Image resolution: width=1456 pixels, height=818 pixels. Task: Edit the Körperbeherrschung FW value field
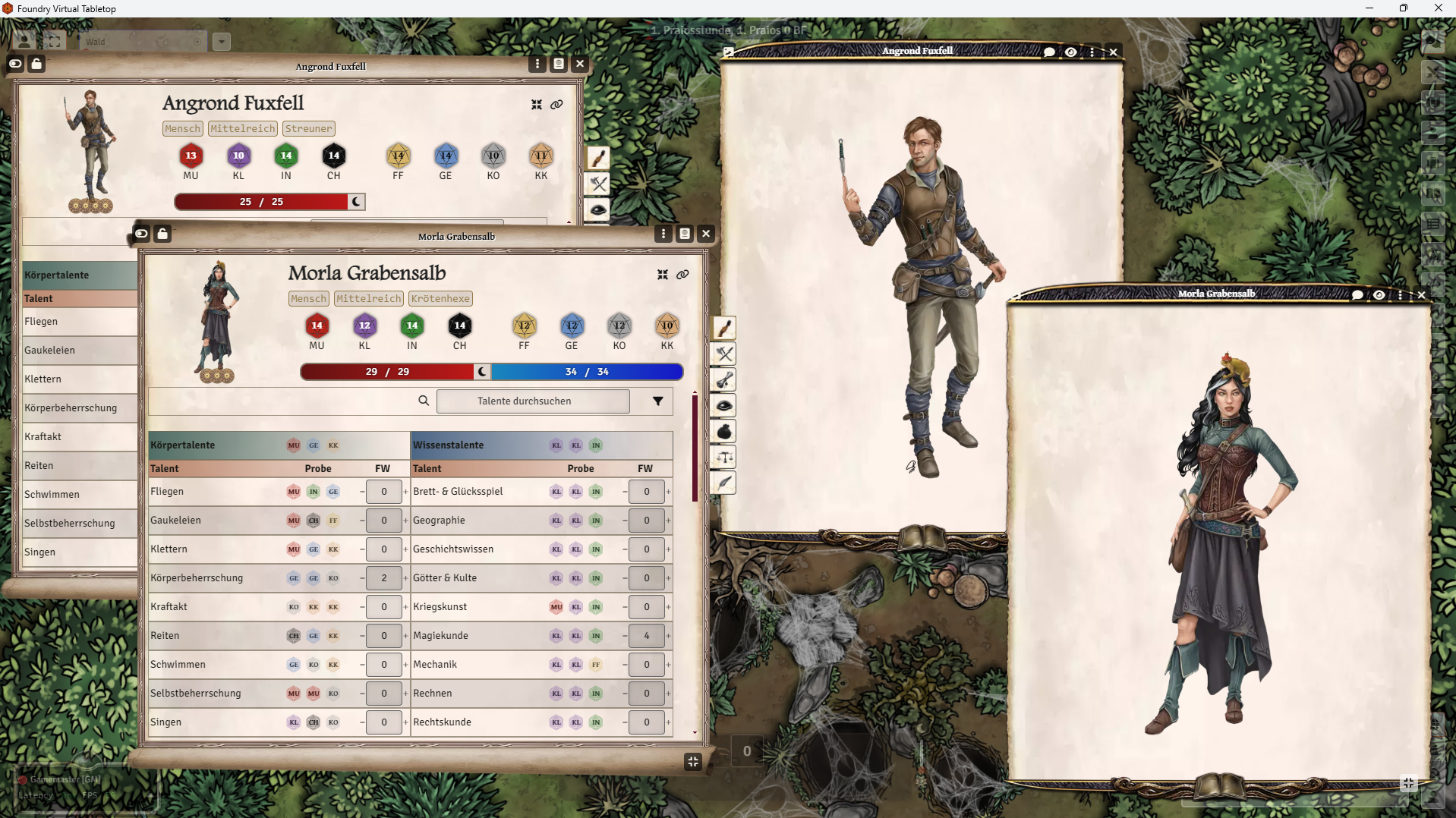[384, 578]
